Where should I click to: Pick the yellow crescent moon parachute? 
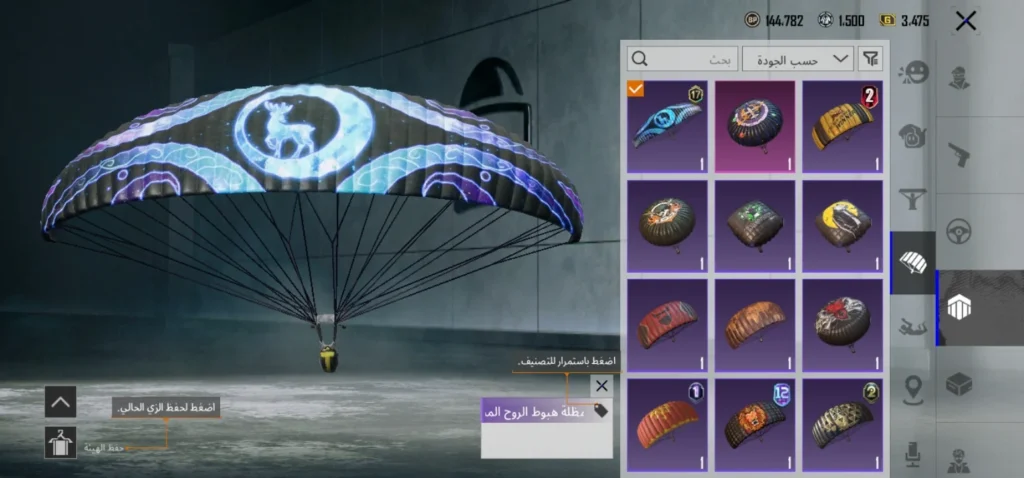842,226
